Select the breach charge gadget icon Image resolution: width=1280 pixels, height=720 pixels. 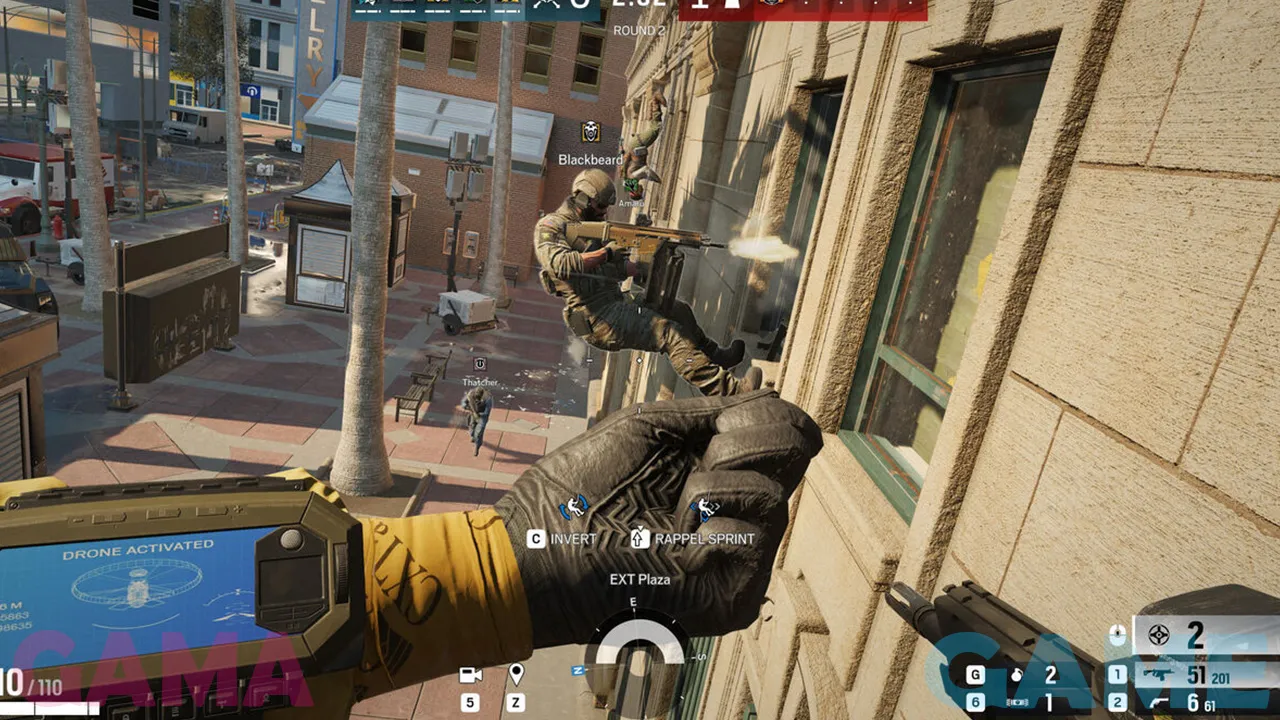(x=1016, y=703)
